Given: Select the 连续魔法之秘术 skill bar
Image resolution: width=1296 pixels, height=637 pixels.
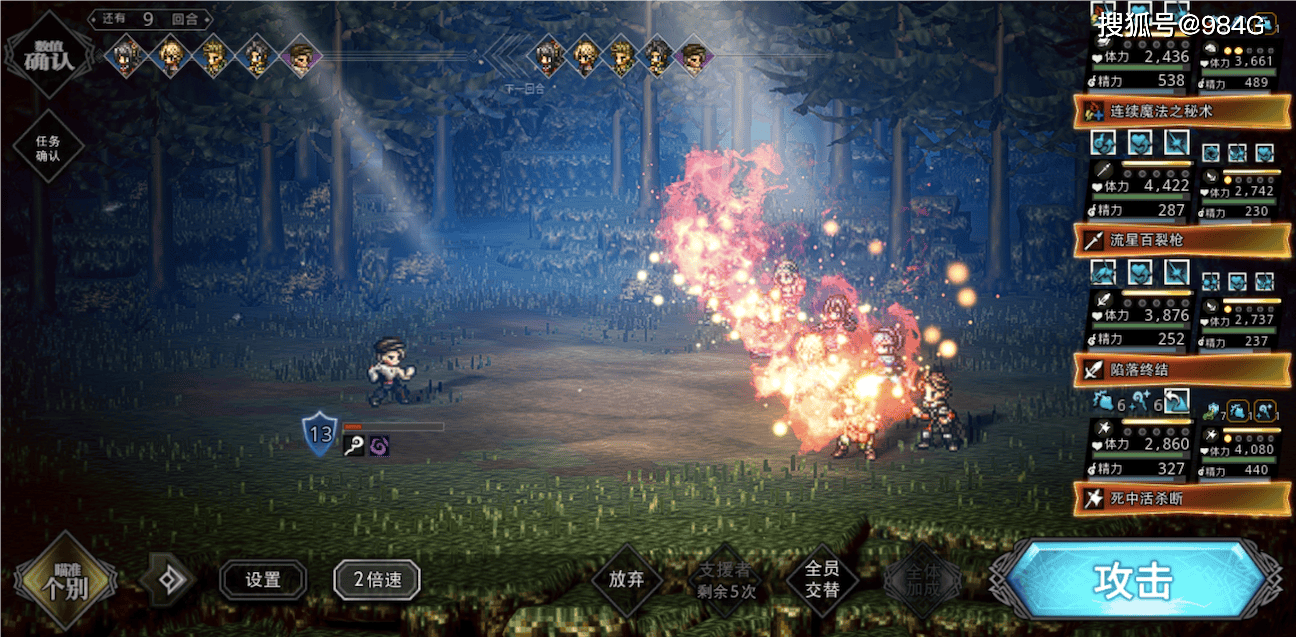Looking at the screenshot, I should pyautogui.click(x=1181, y=111).
